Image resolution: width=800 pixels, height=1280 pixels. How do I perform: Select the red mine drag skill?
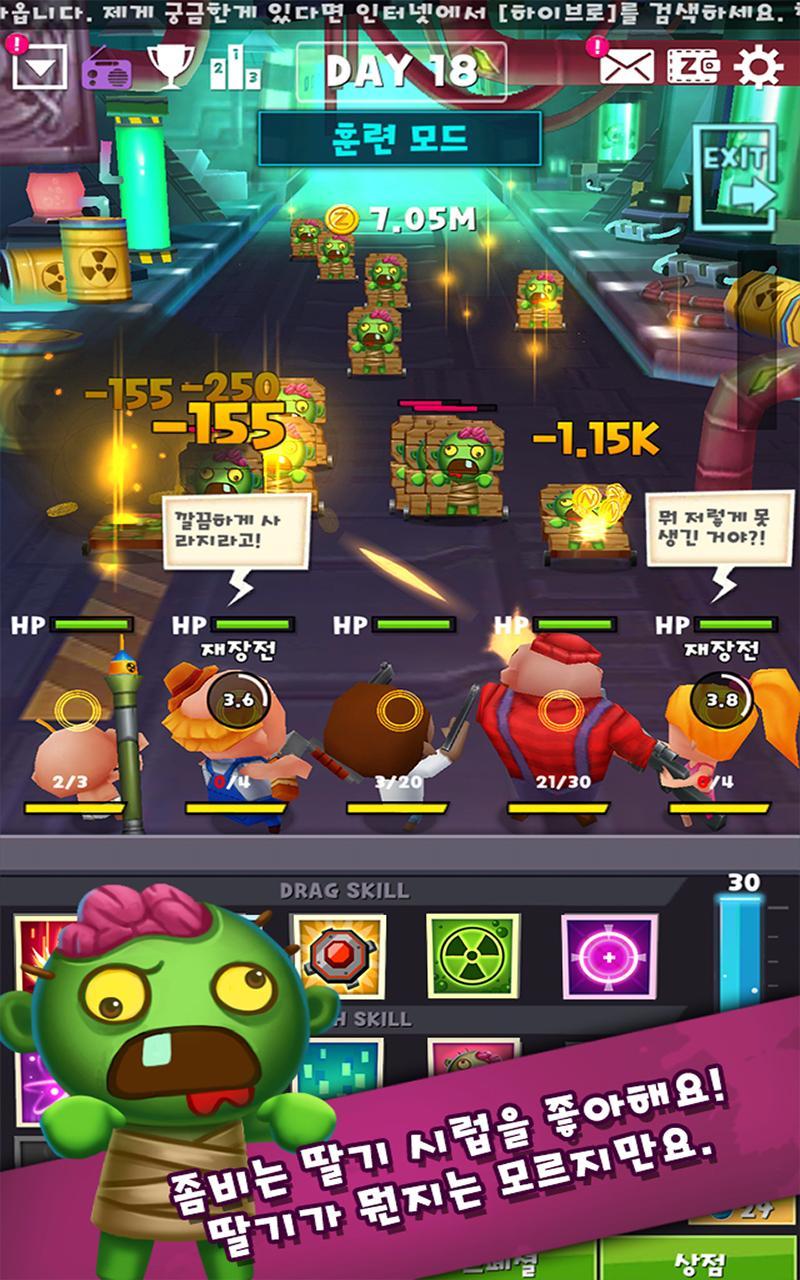pos(337,956)
